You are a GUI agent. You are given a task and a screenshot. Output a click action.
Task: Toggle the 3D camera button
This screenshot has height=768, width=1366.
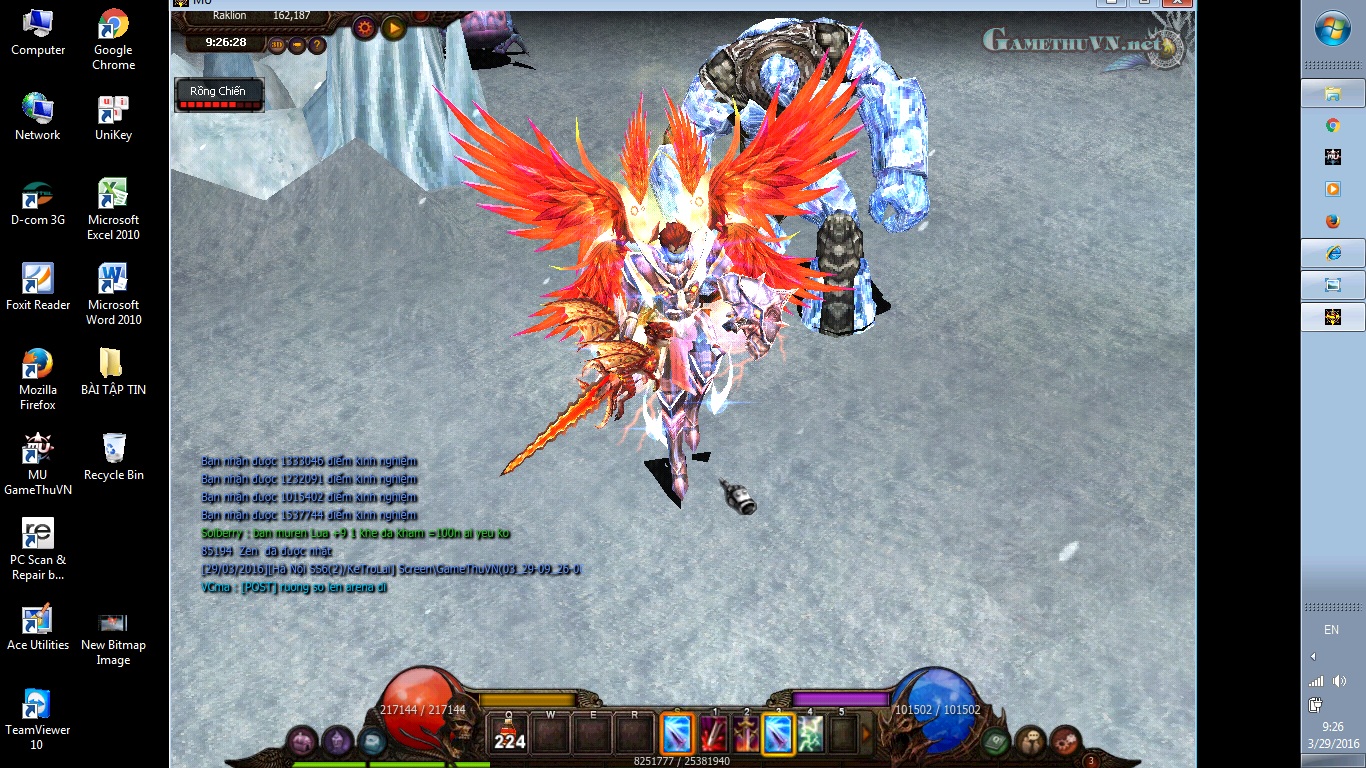click(276, 45)
